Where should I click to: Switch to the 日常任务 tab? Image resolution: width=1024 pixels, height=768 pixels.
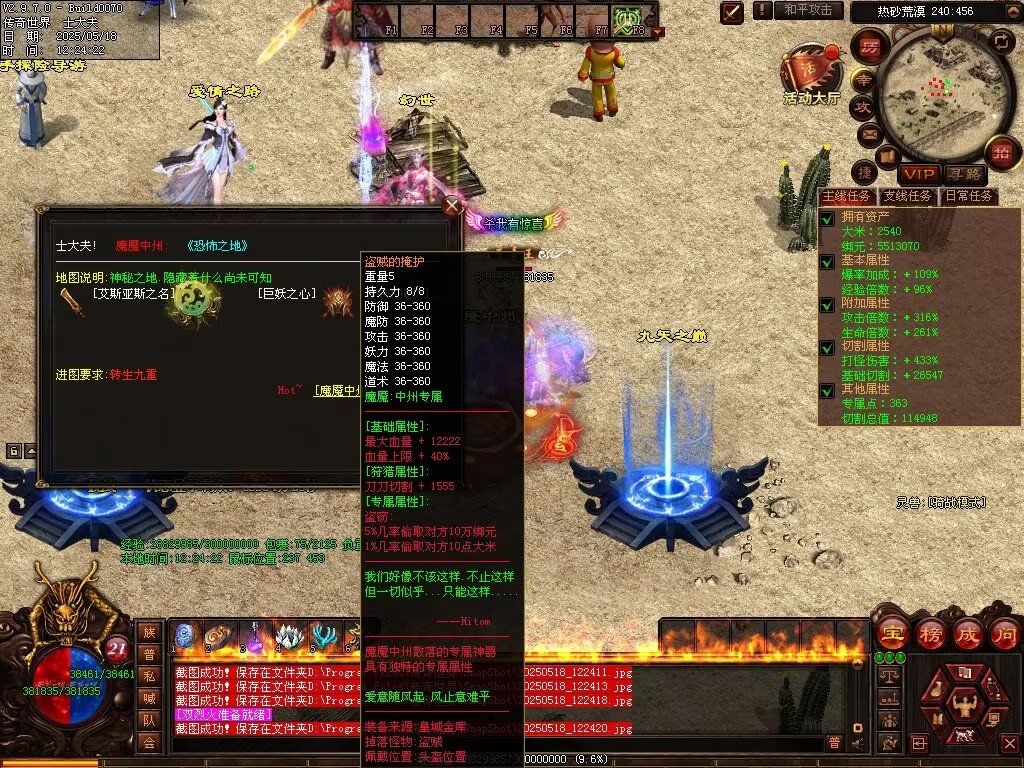click(969, 196)
